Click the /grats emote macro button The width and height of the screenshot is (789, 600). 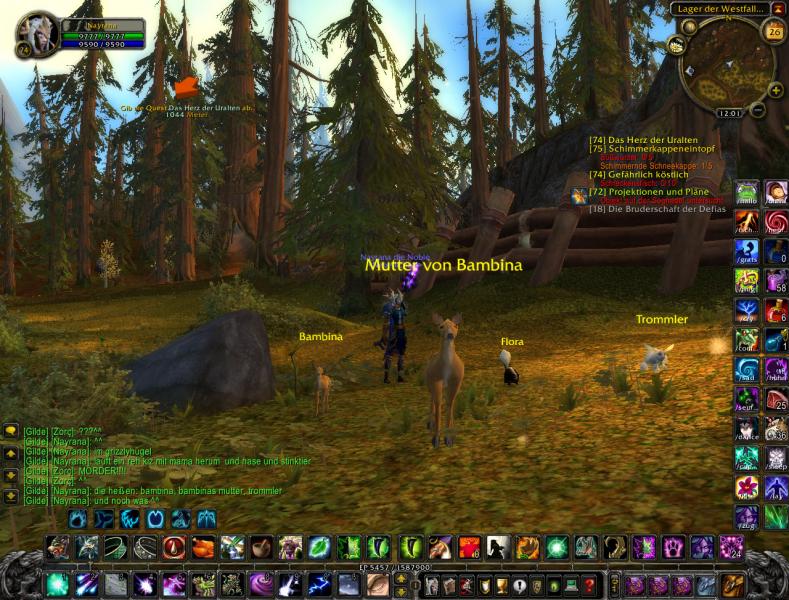[x=746, y=251]
